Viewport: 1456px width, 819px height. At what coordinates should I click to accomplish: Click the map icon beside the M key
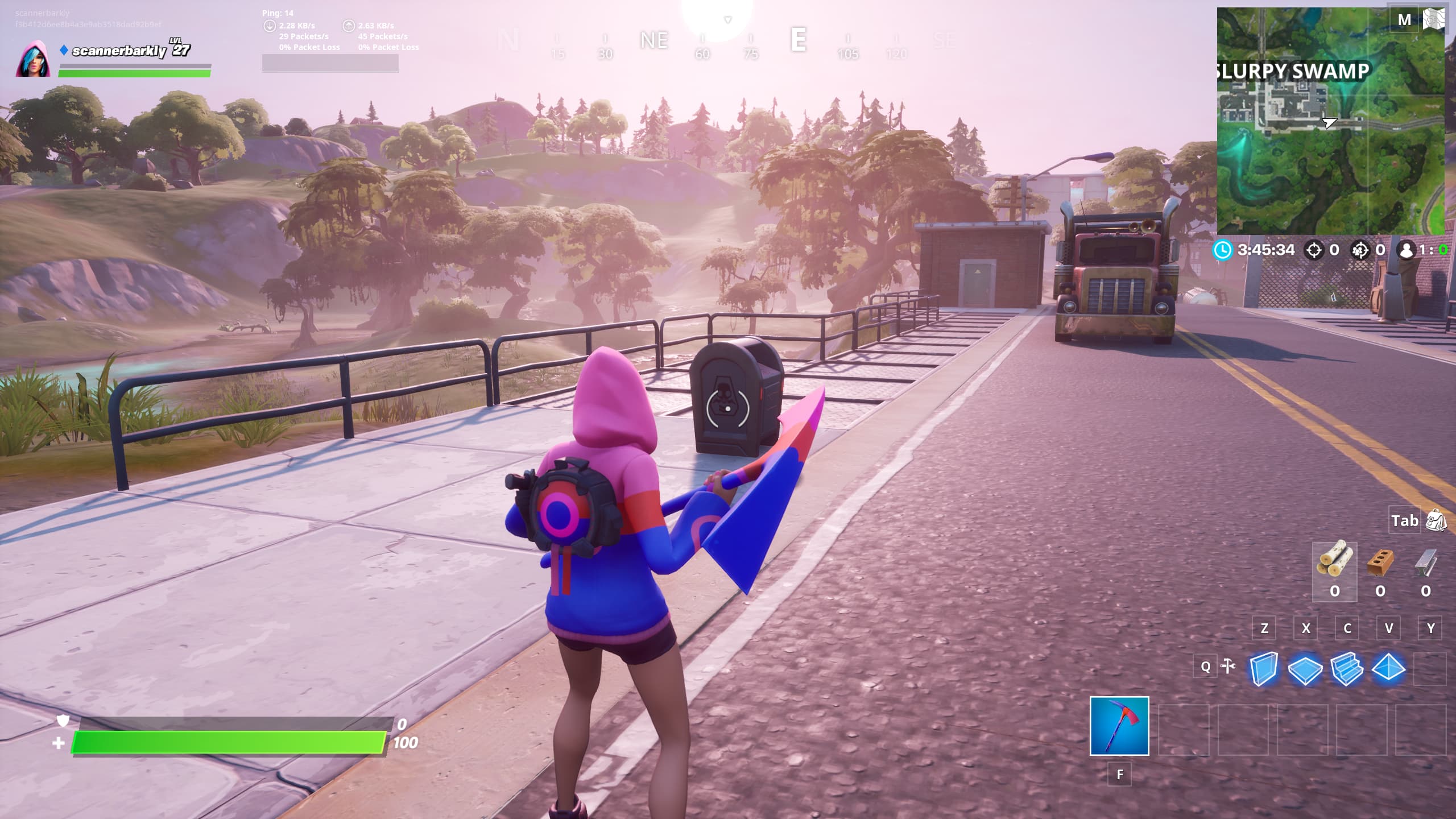pyautogui.click(x=1434, y=19)
